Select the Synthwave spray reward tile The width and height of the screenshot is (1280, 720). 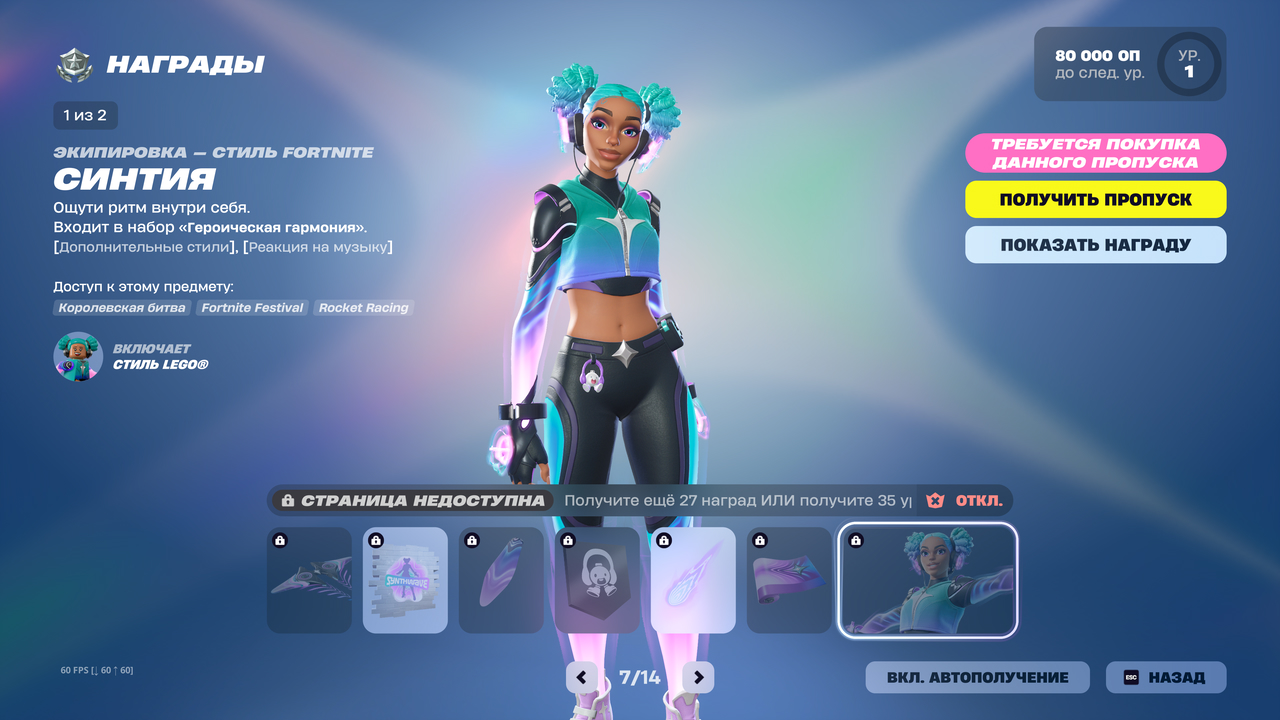point(405,580)
